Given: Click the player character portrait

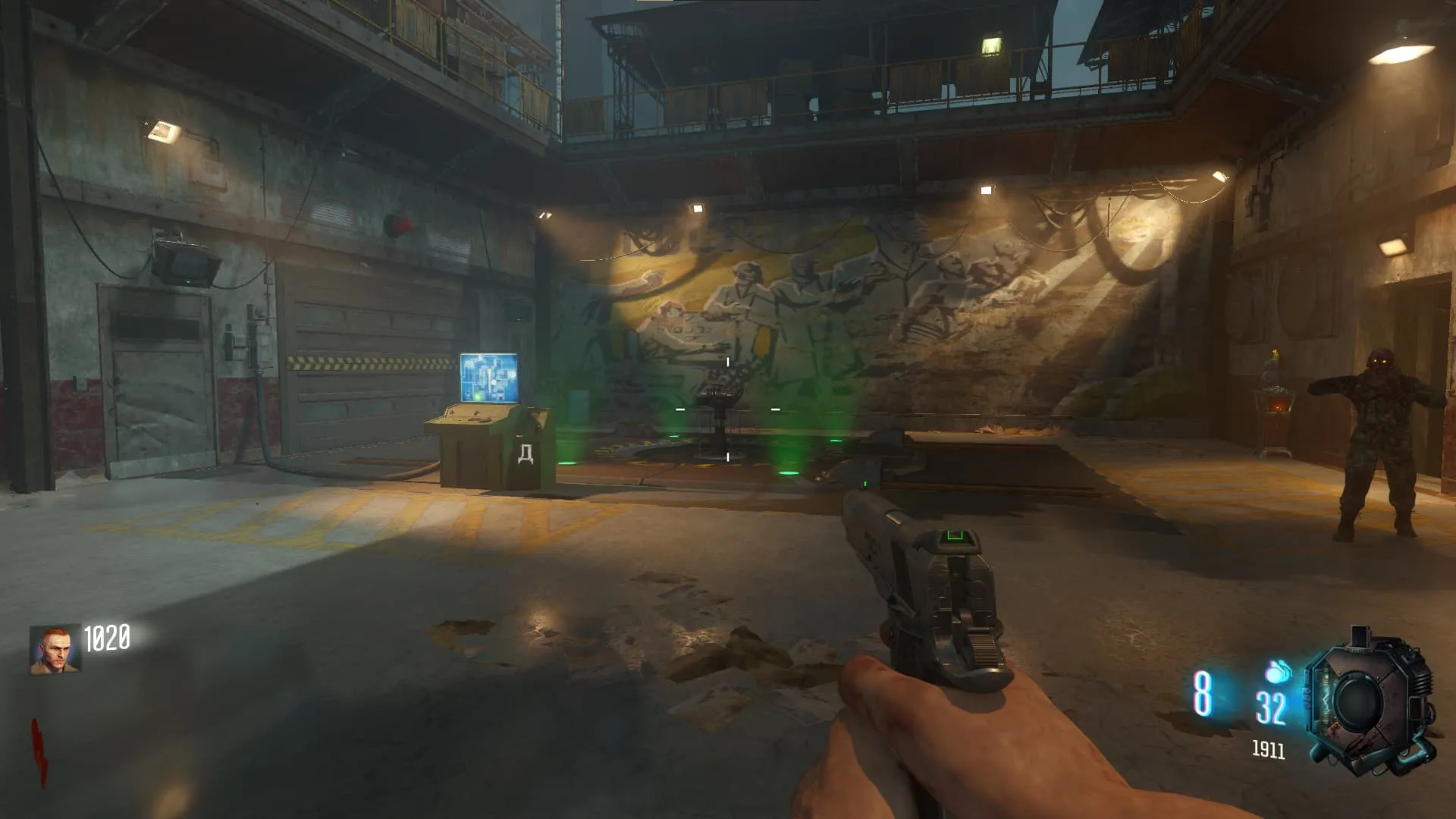Looking at the screenshot, I should (55, 650).
